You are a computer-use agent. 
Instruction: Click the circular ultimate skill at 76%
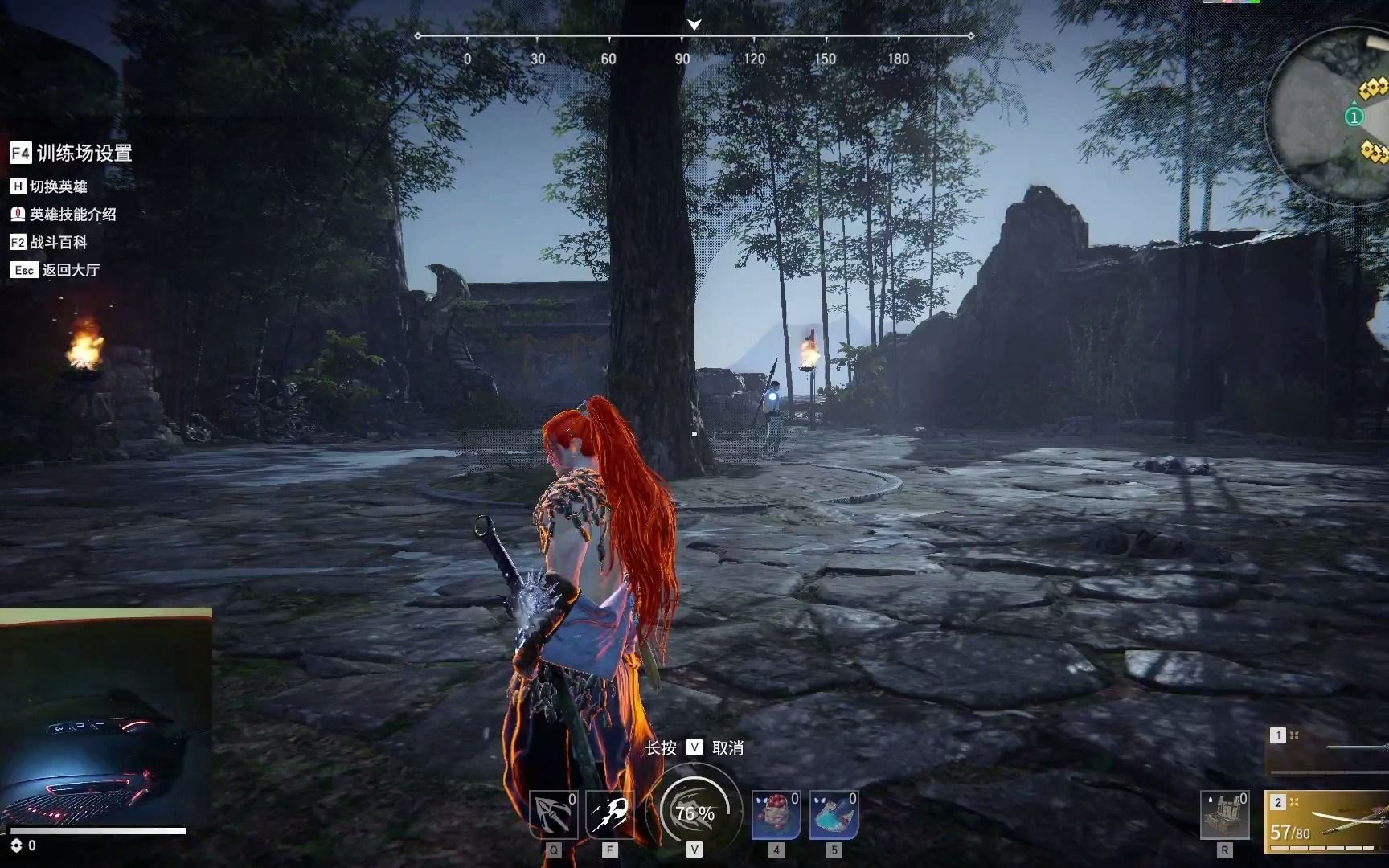694,812
